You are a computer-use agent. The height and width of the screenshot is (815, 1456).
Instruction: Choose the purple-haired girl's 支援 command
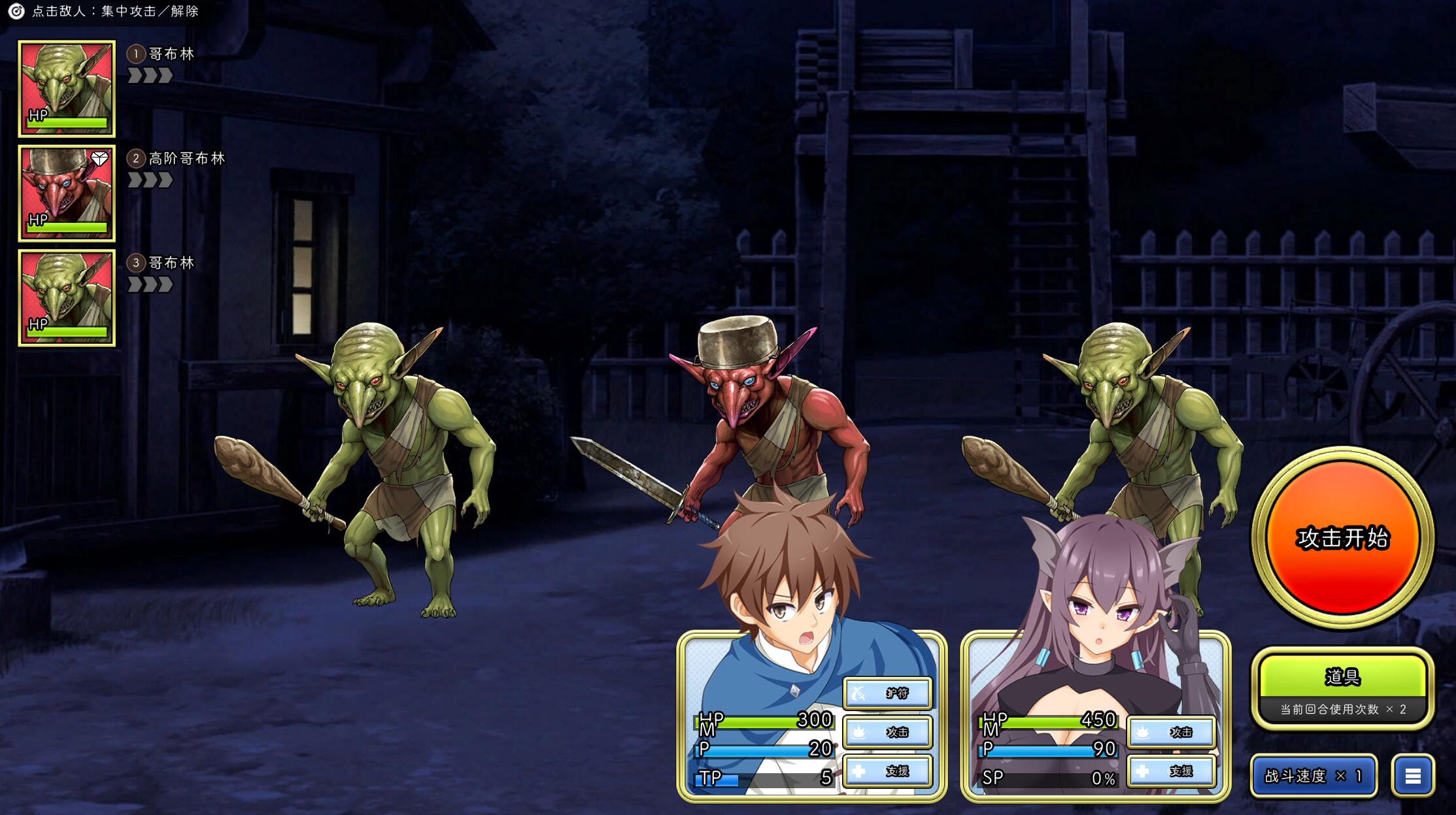pos(1171,771)
